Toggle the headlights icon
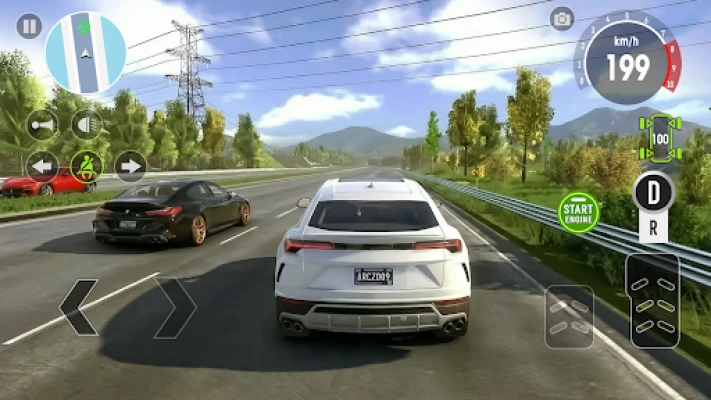 86,125
